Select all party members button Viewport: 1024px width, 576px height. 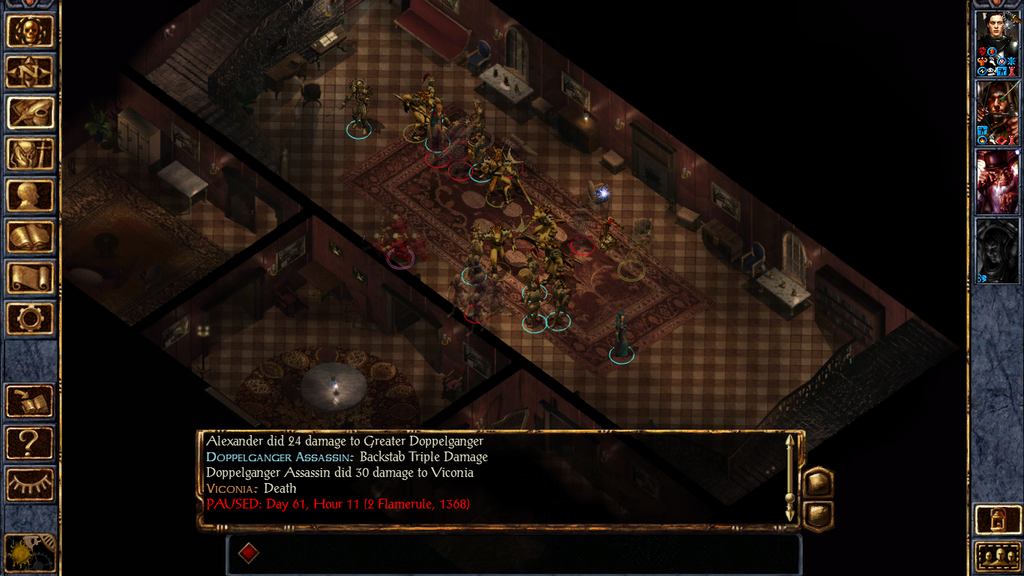pos(997,556)
